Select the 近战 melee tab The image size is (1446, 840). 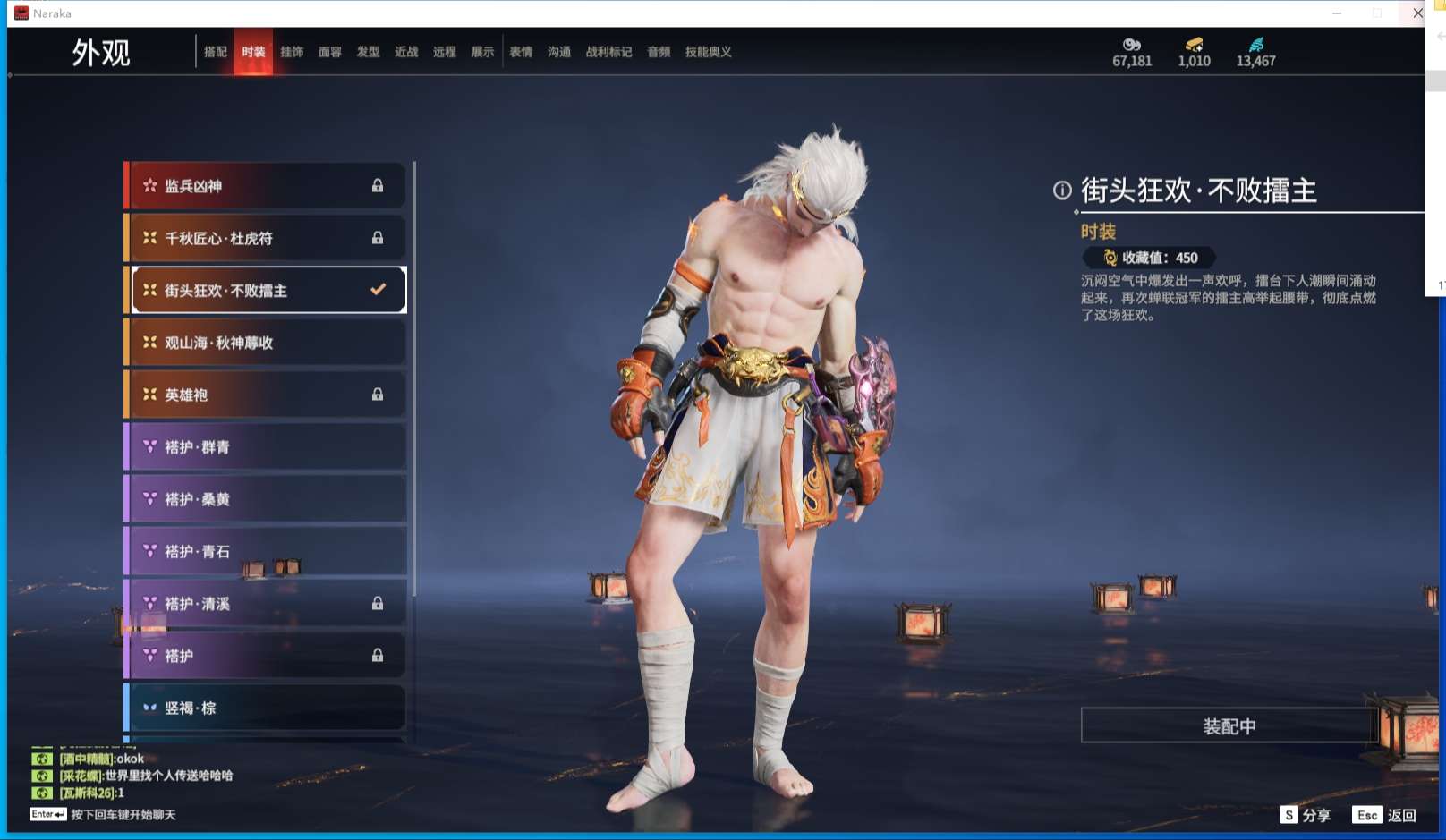[x=406, y=52]
